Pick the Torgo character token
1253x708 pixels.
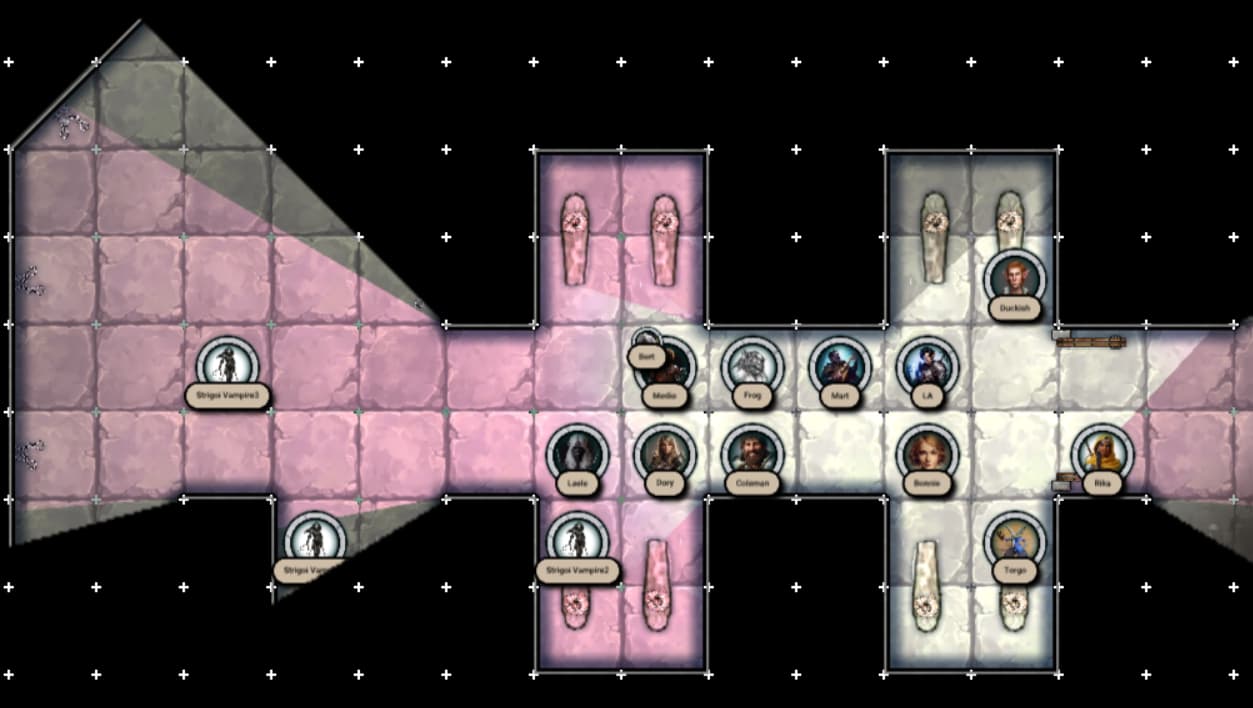(x=1014, y=541)
